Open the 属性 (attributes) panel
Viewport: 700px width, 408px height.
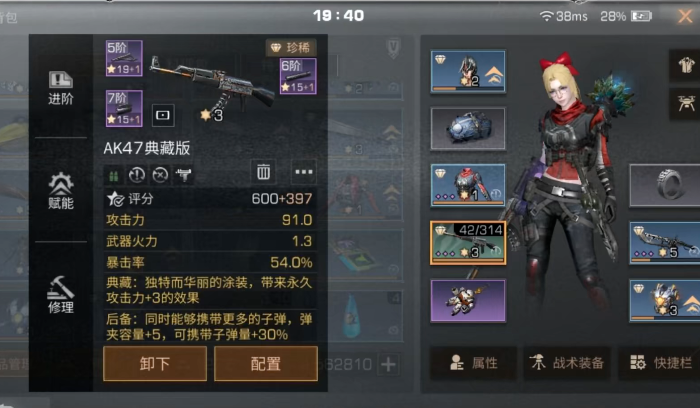[x=474, y=363]
